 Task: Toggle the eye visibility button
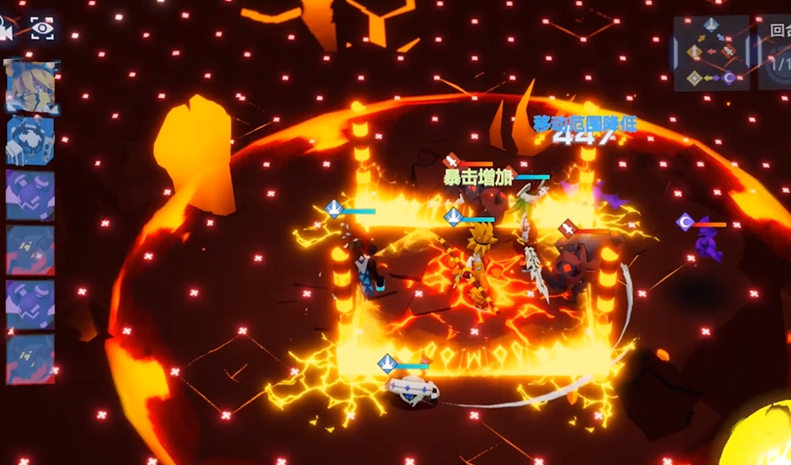point(42,28)
